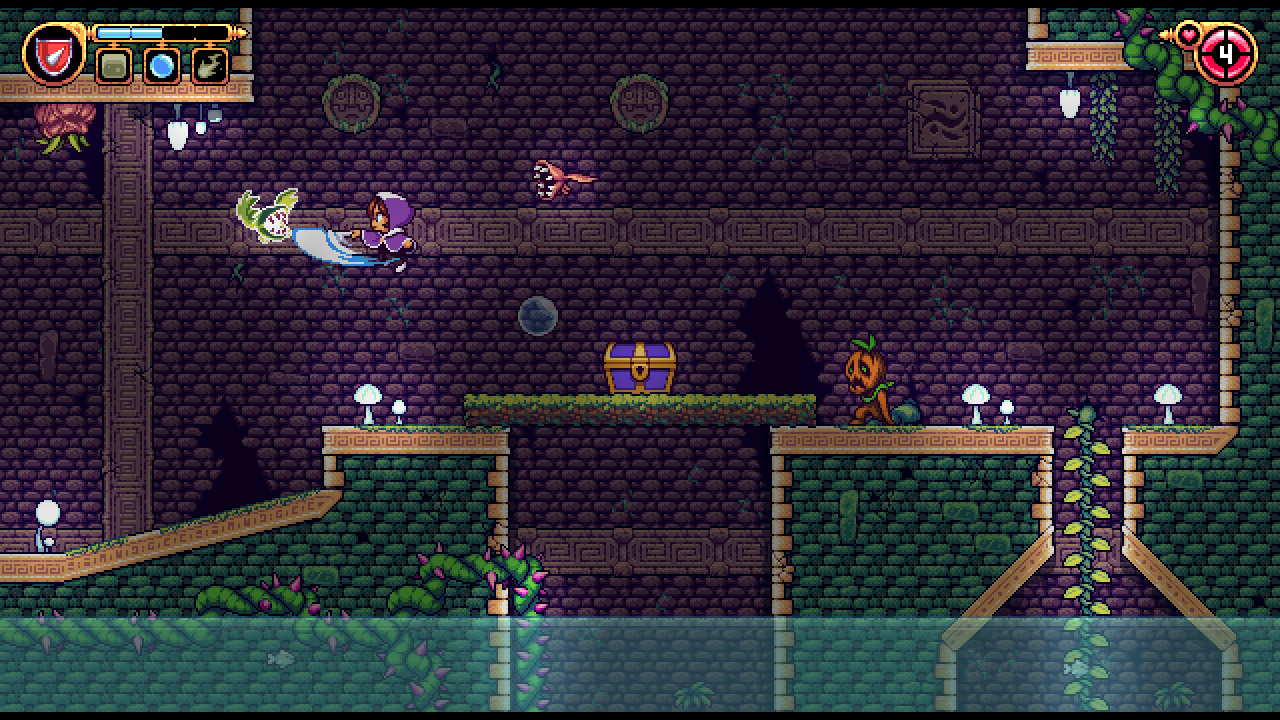1280x720 pixels.
Task: Select the red shield emblem icon
Action: coord(55,57)
